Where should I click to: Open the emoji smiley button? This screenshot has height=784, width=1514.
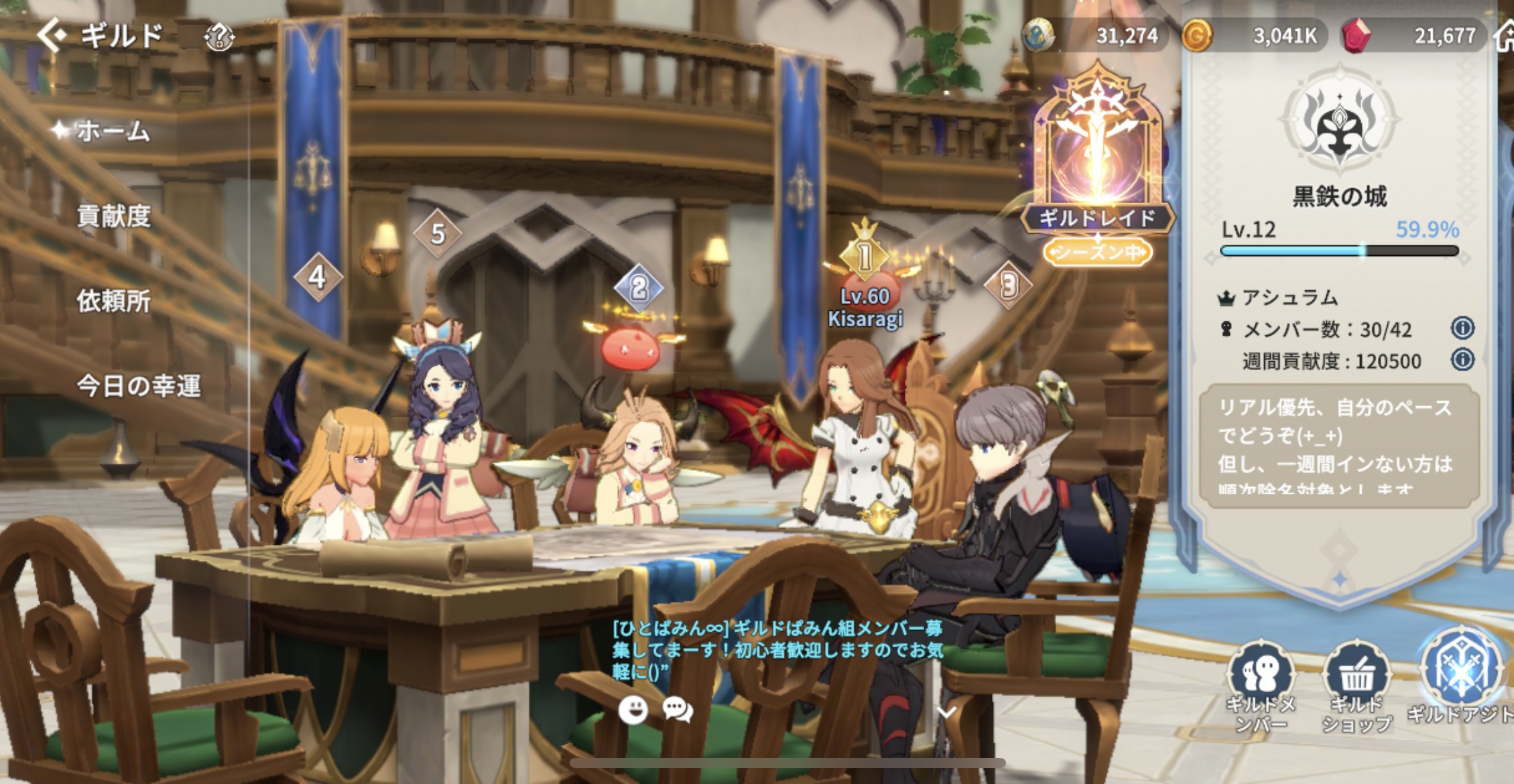[633, 710]
